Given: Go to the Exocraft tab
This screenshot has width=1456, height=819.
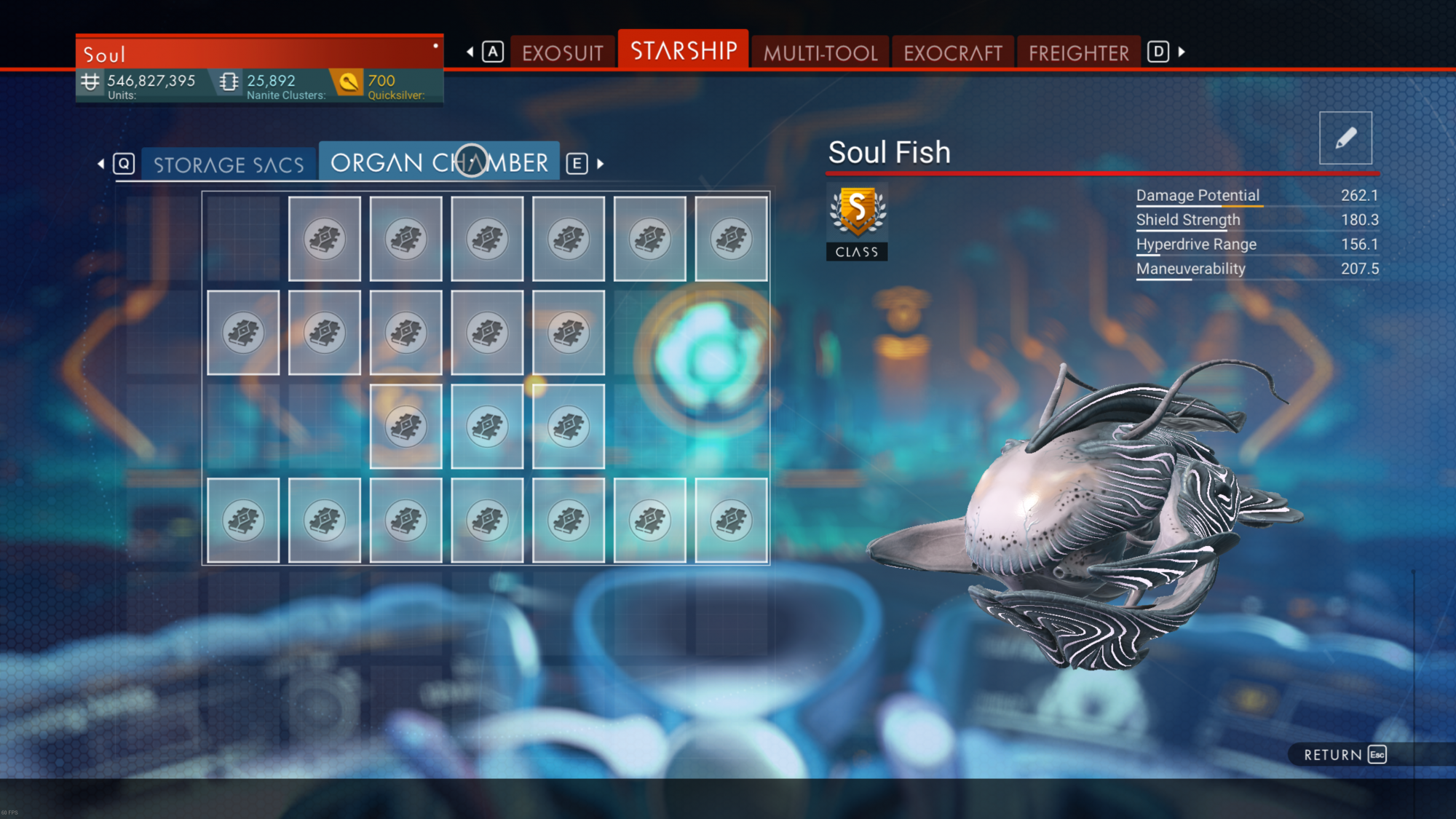Looking at the screenshot, I should 953,53.
